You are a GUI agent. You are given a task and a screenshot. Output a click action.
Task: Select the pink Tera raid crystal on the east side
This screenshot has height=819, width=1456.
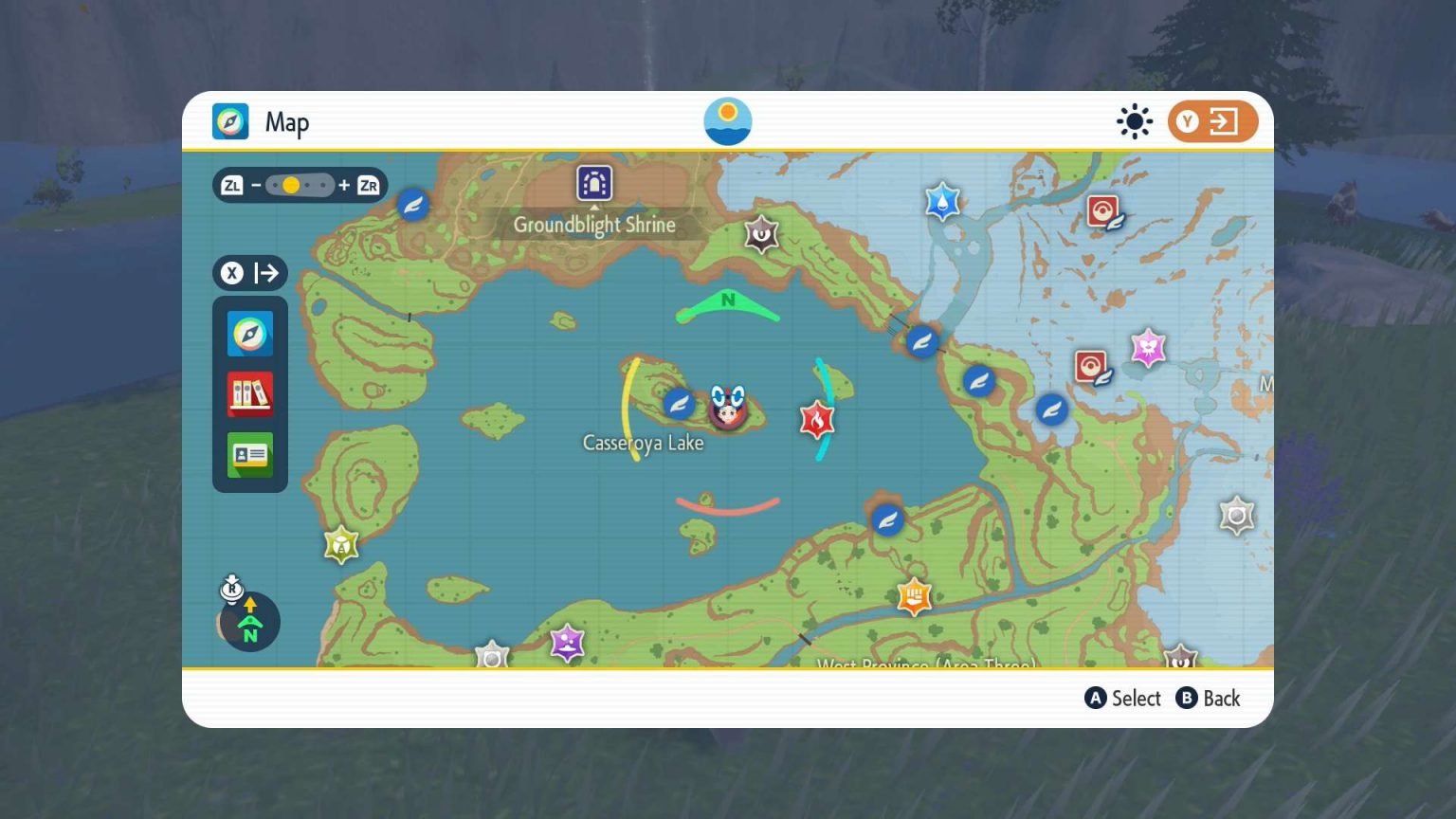click(1147, 348)
